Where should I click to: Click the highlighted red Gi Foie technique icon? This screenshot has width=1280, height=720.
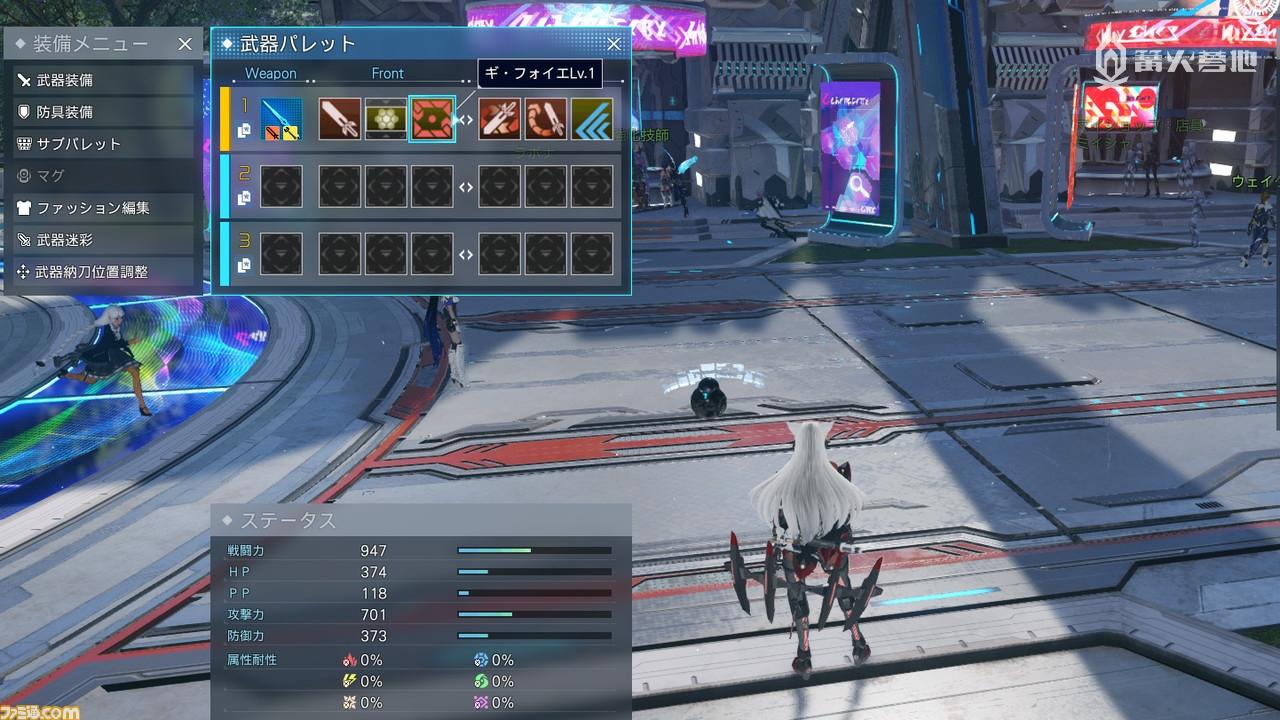coord(432,117)
